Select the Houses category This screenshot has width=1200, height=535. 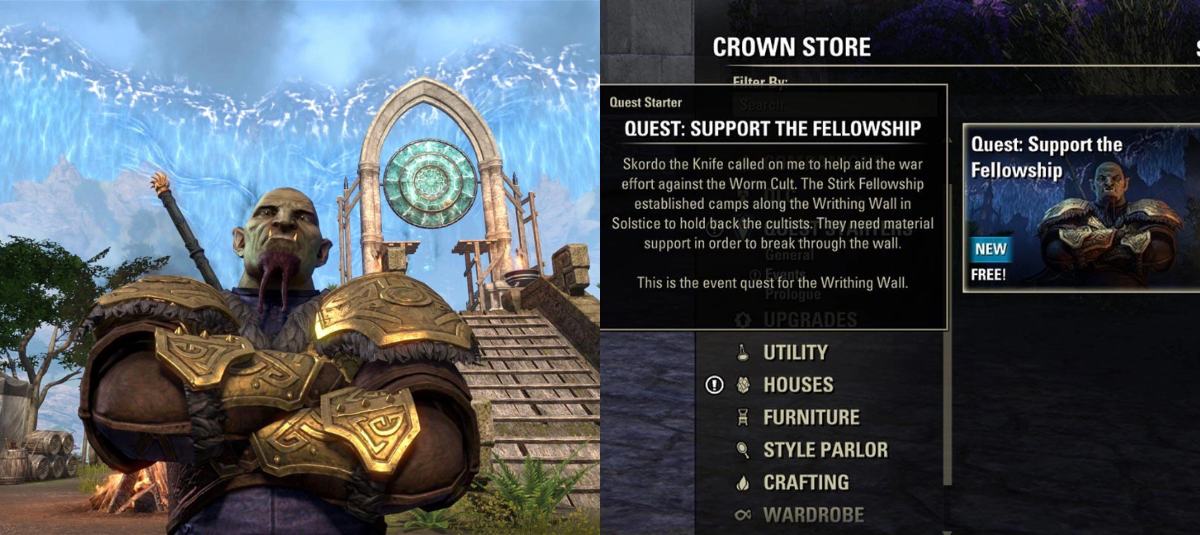pos(798,384)
